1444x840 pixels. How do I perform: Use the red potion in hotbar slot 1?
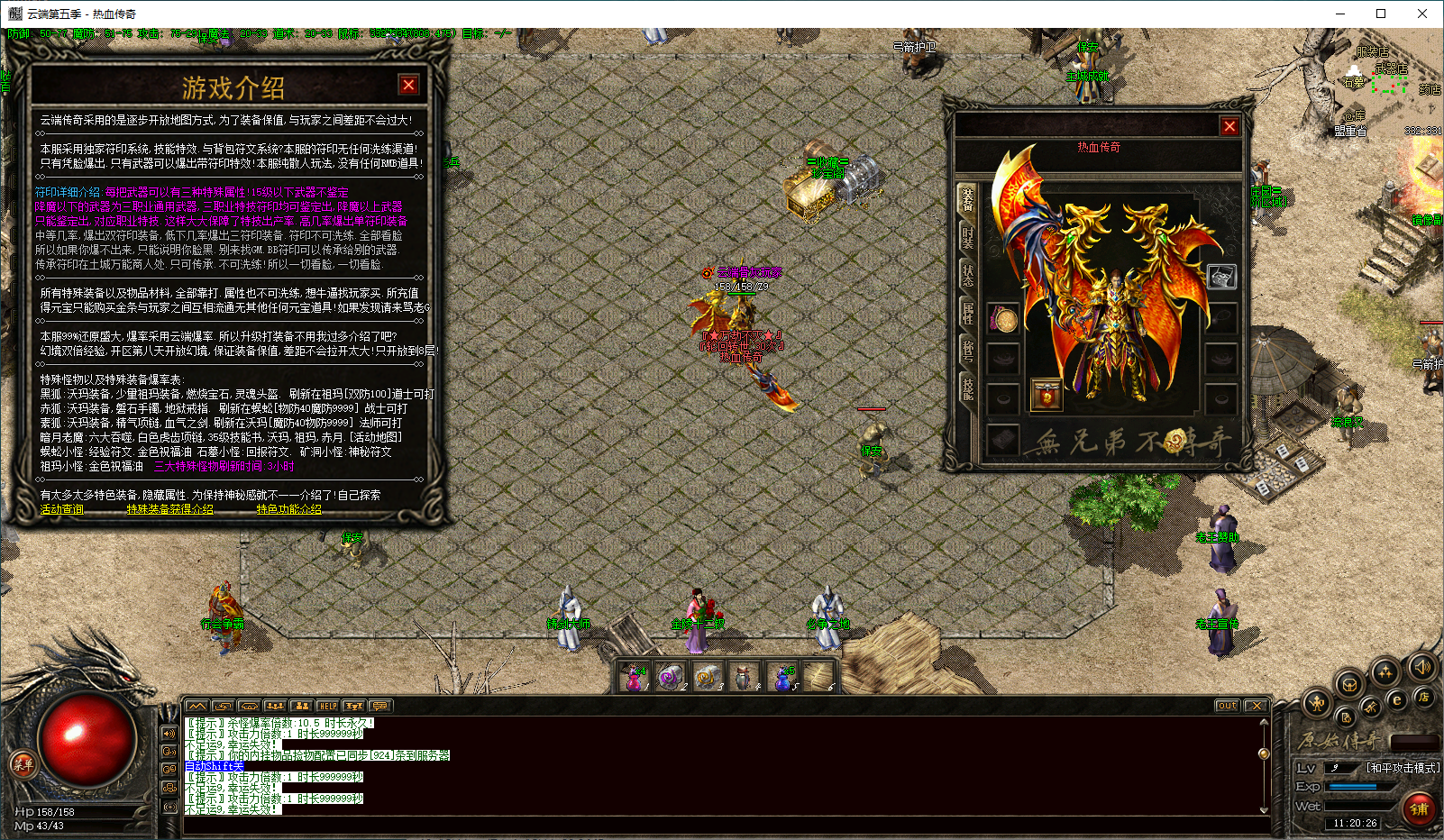[634, 676]
